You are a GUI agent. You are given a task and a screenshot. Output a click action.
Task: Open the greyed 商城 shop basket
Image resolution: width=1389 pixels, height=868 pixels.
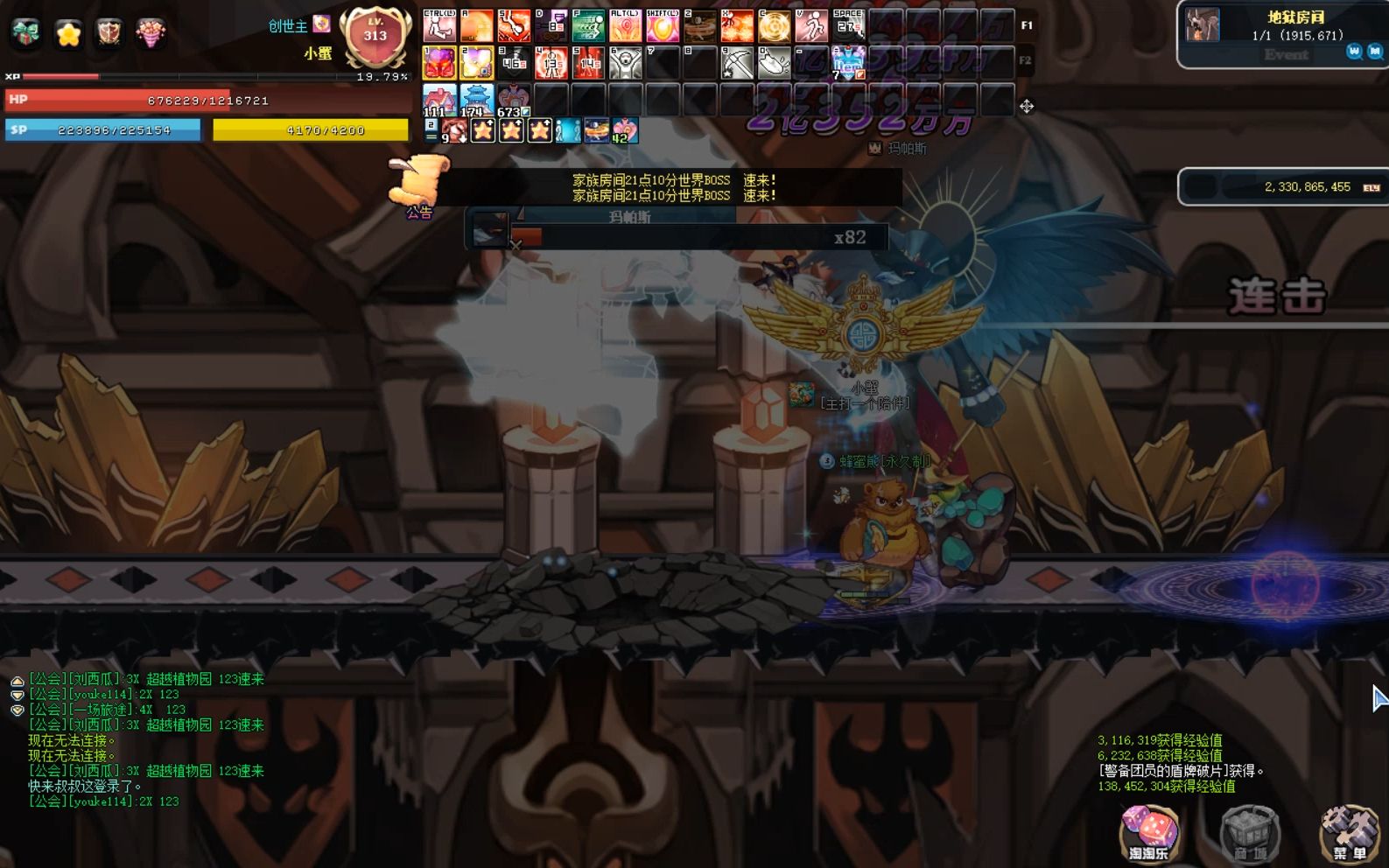(x=1250, y=832)
